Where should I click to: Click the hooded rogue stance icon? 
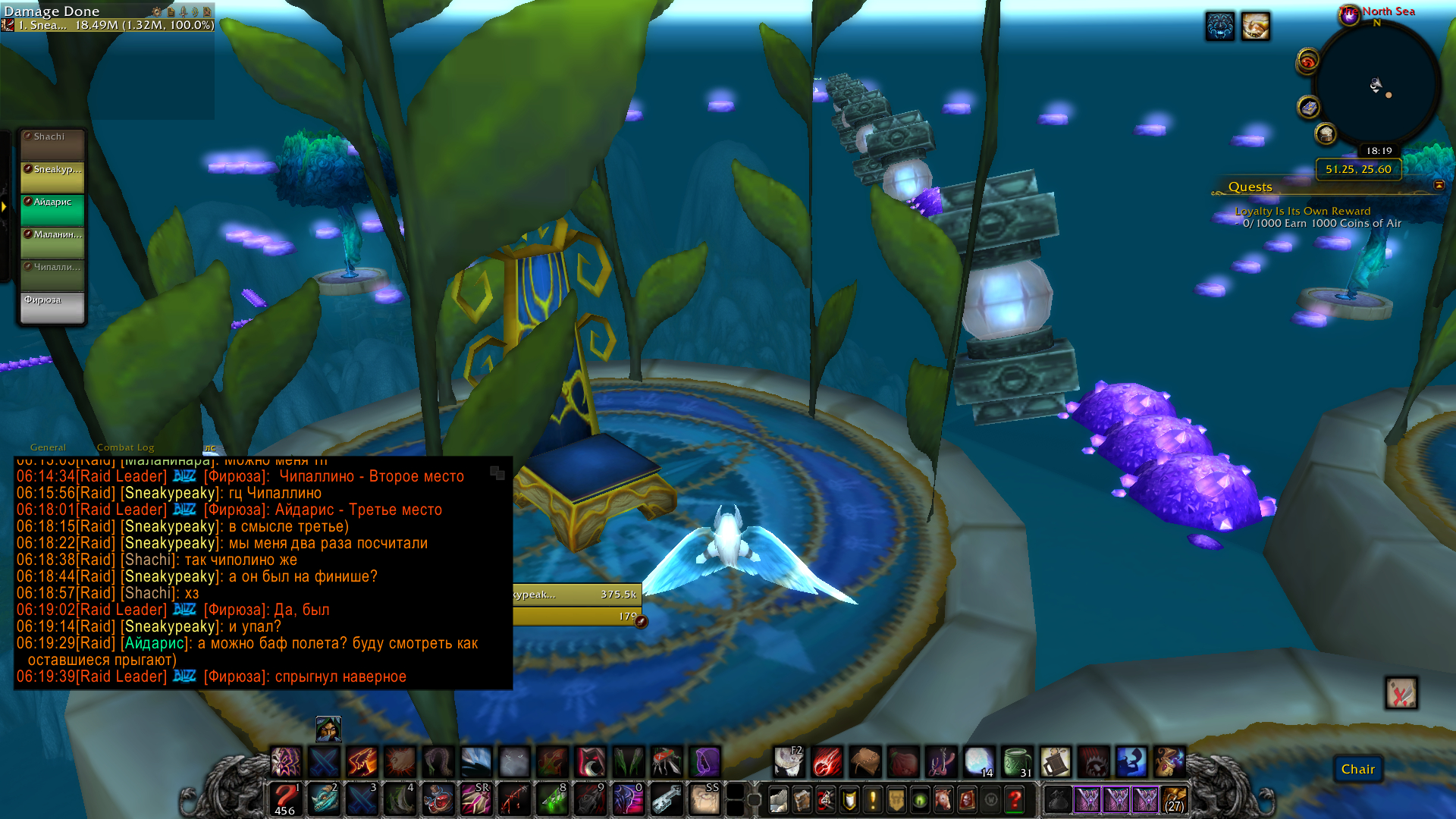[x=328, y=730]
